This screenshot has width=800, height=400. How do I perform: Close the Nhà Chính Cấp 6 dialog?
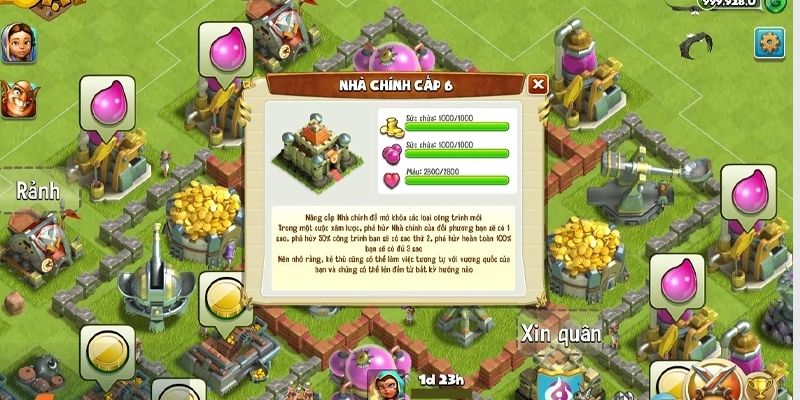(538, 84)
